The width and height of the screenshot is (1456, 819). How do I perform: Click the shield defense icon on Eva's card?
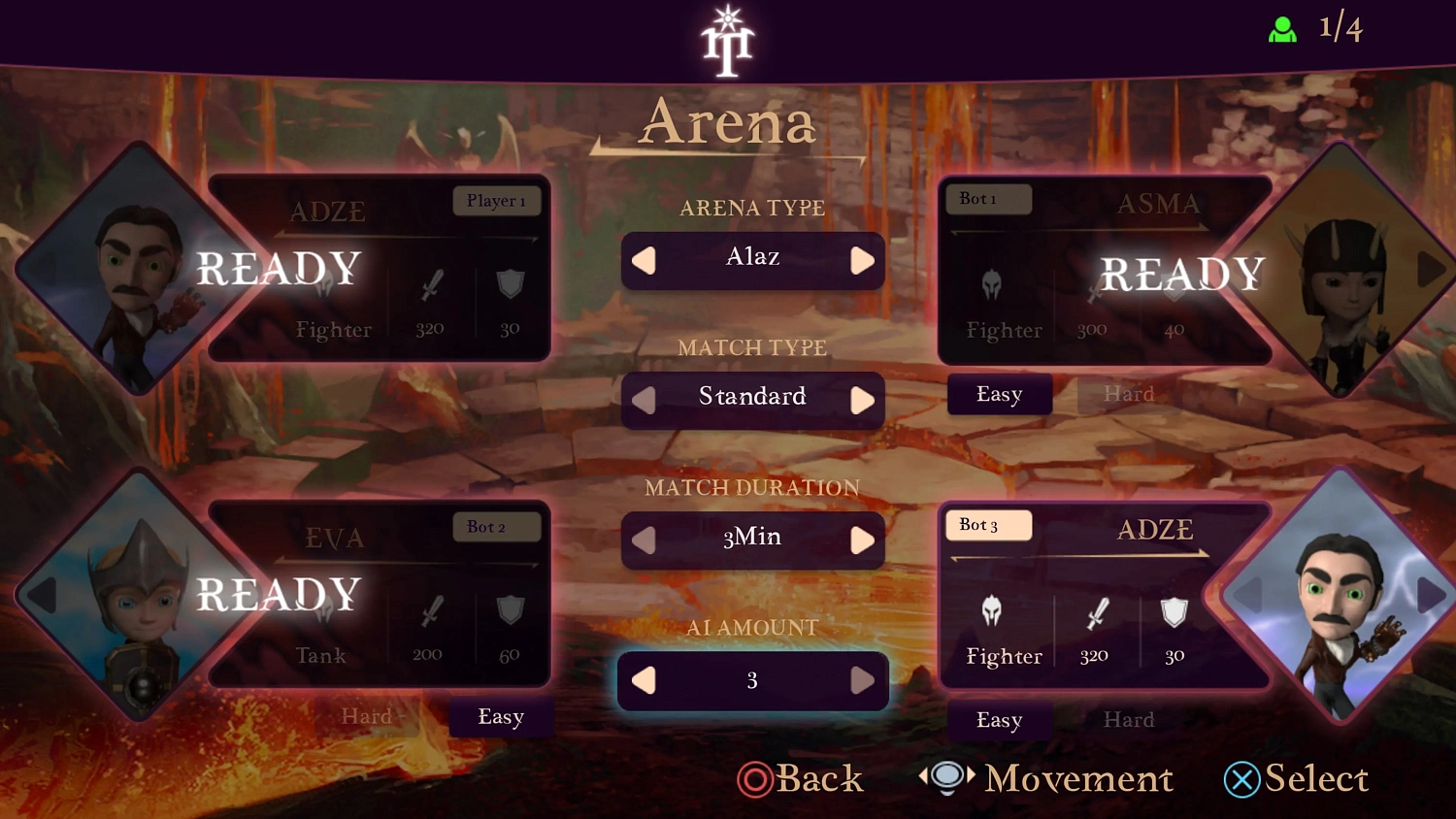point(511,610)
